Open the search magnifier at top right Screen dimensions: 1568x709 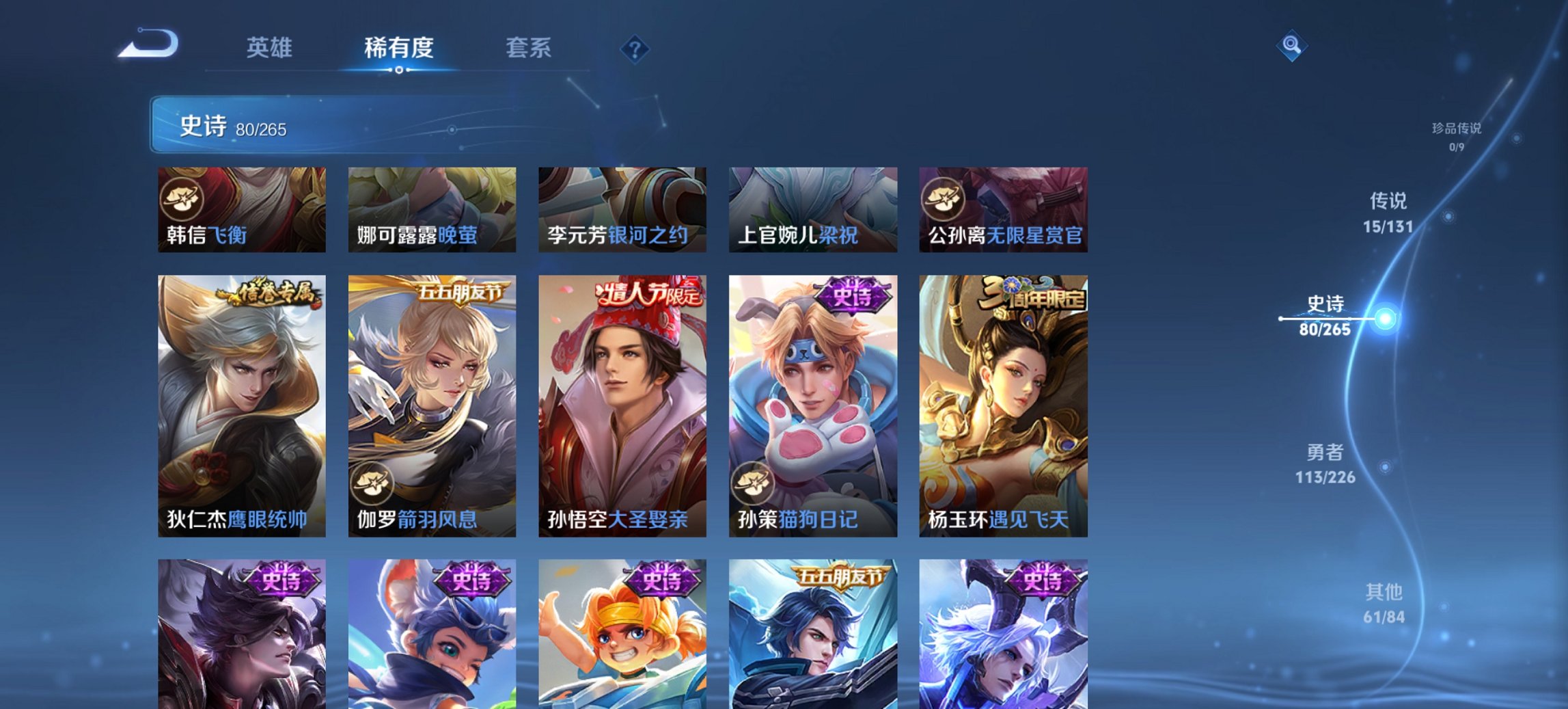(1291, 45)
